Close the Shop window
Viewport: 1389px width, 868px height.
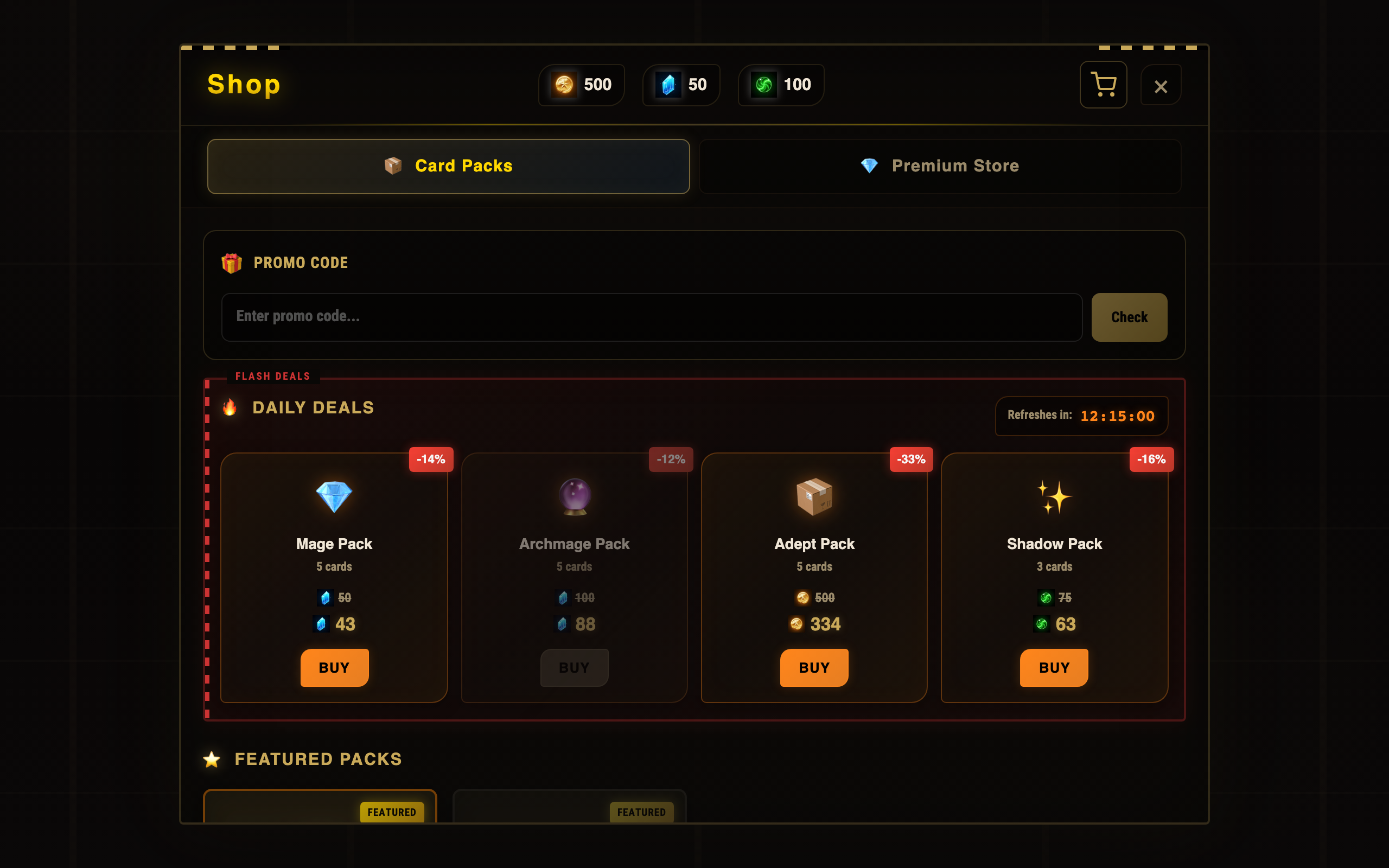[x=1161, y=86]
